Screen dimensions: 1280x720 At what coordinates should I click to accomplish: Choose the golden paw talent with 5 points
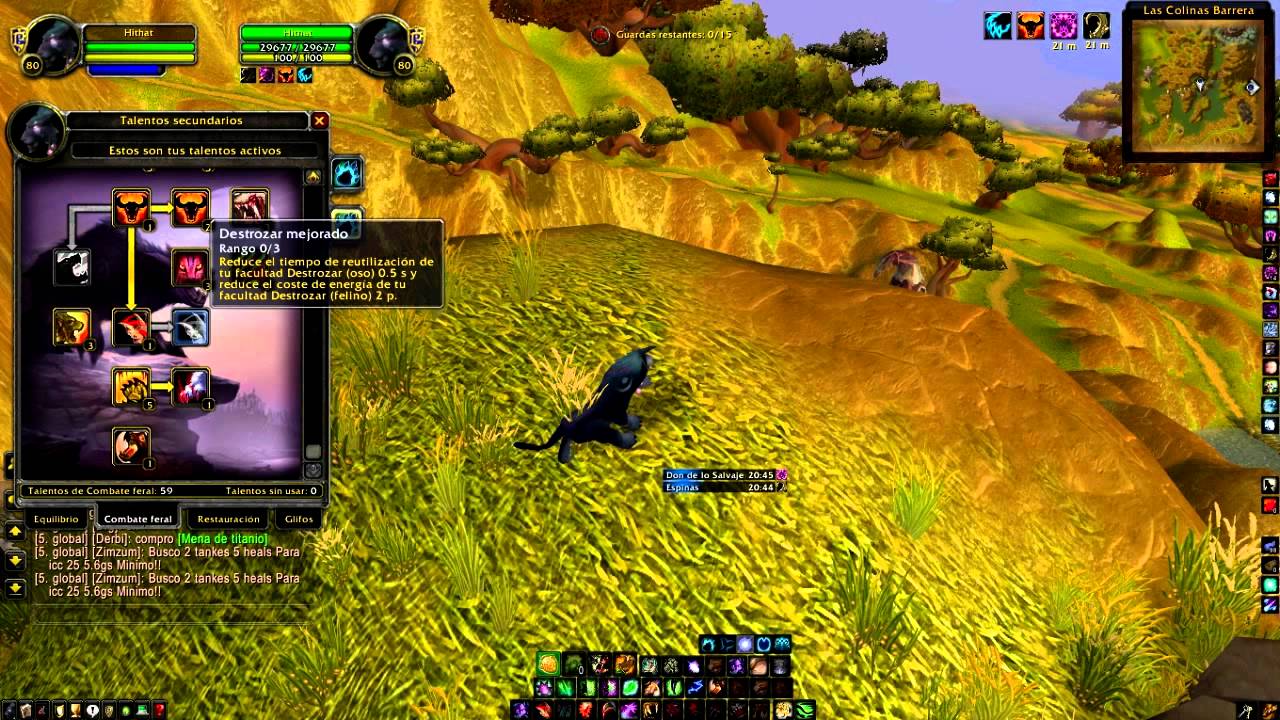[x=131, y=387]
